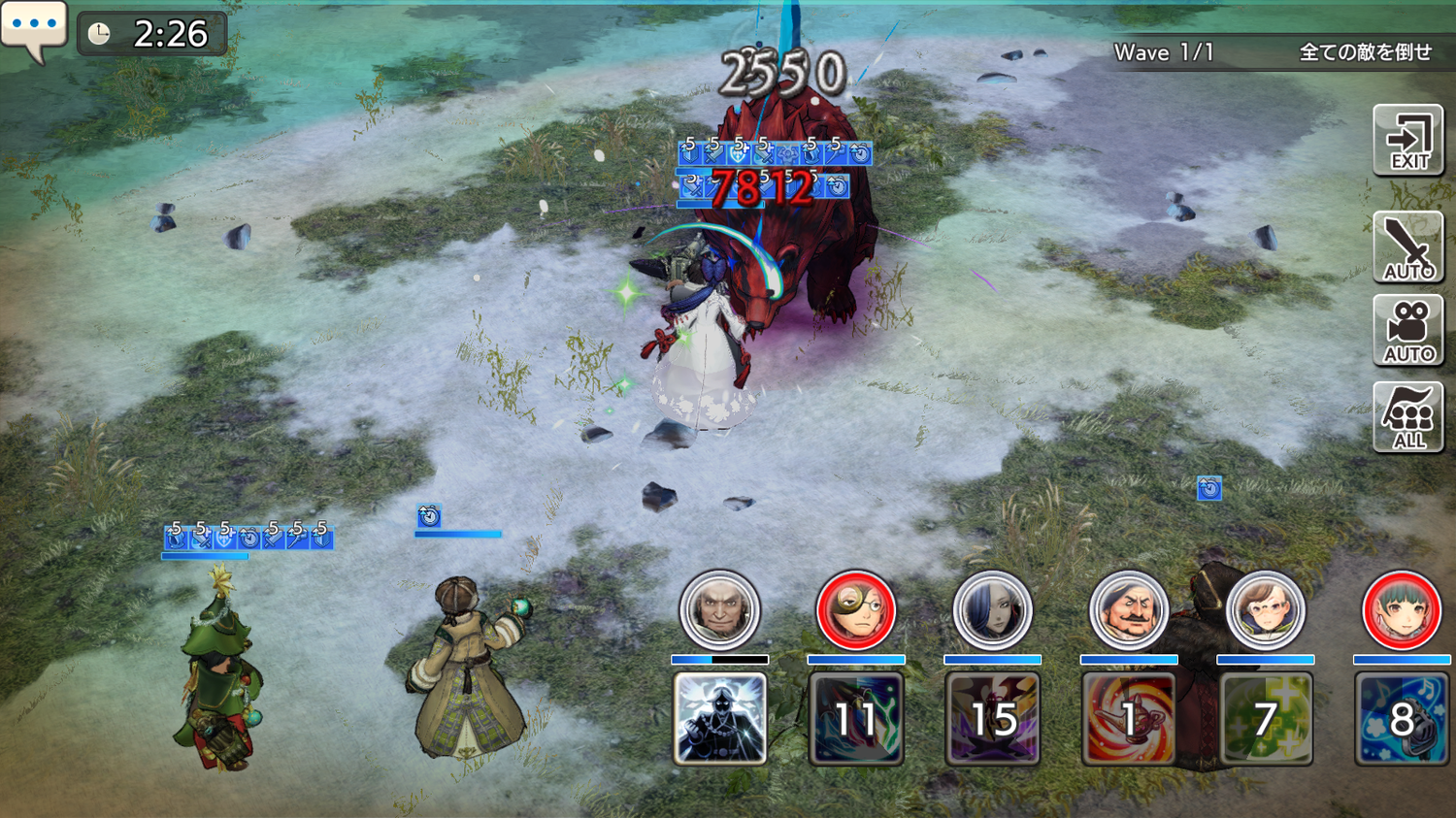Viewport: 1456px width, 818px height.
Task: Activate the hooded figure skill
Action: click(720, 718)
